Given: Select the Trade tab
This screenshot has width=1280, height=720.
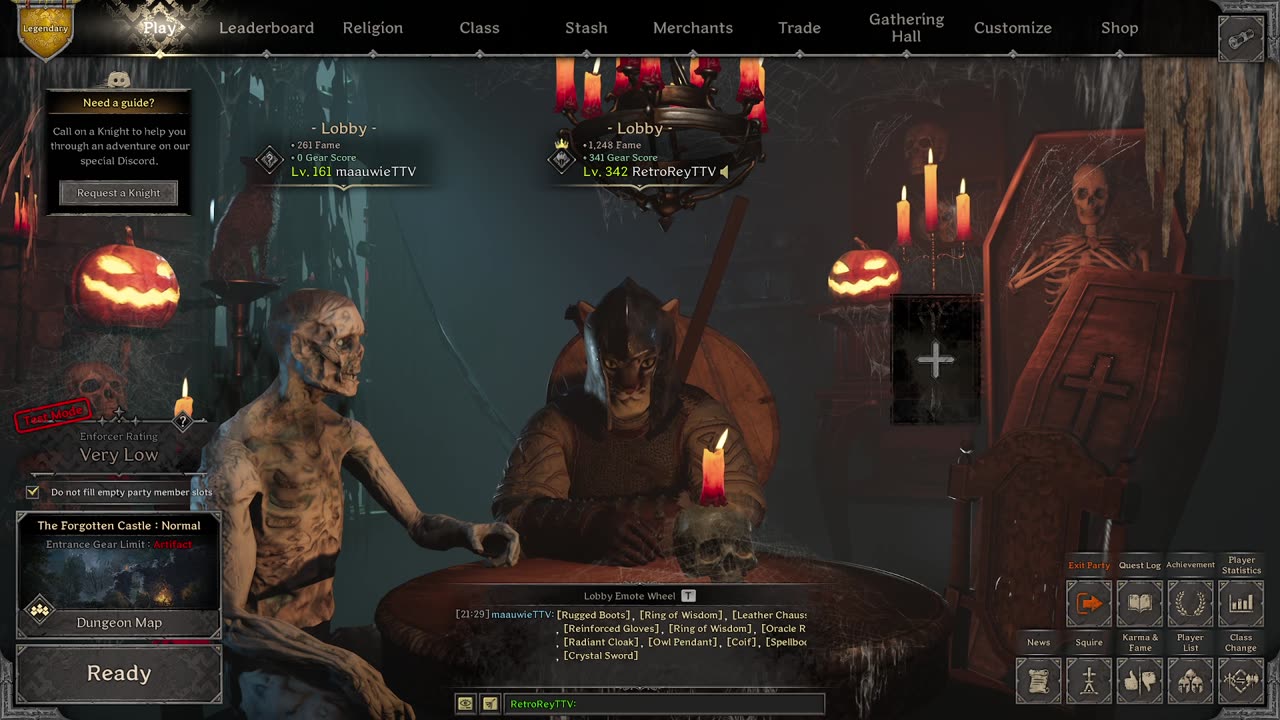Looking at the screenshot, I should [799, 28].
